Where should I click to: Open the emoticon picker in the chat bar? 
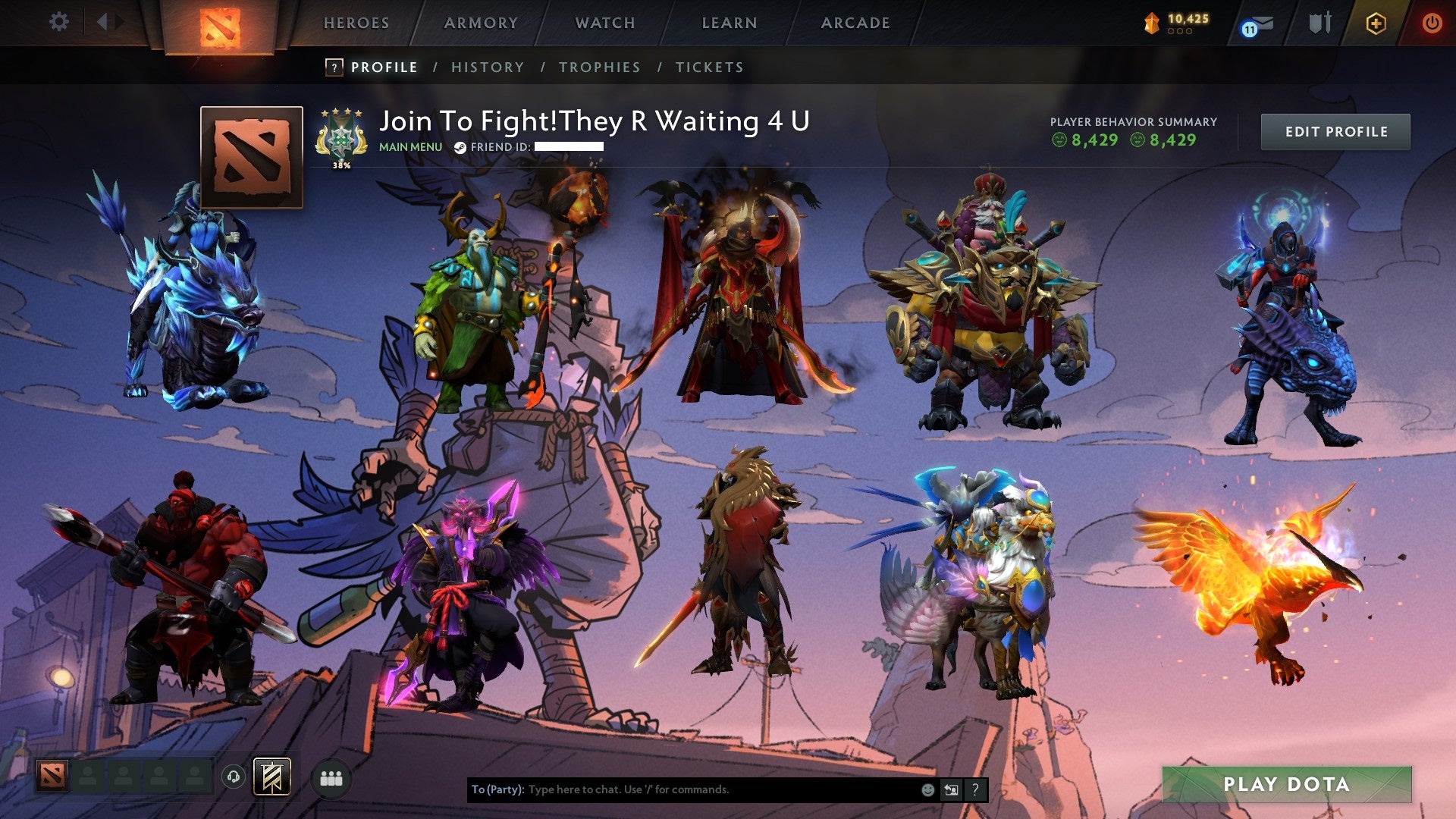tap(927, 789)
